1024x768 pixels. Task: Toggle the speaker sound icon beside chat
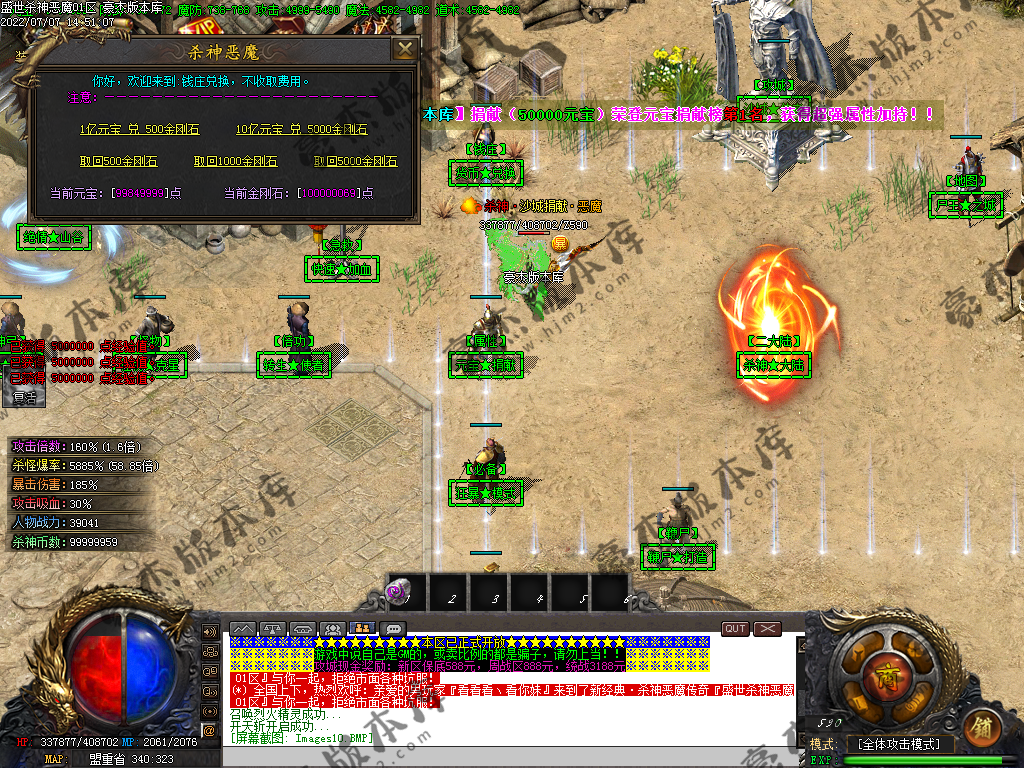[x=210, y=632]
